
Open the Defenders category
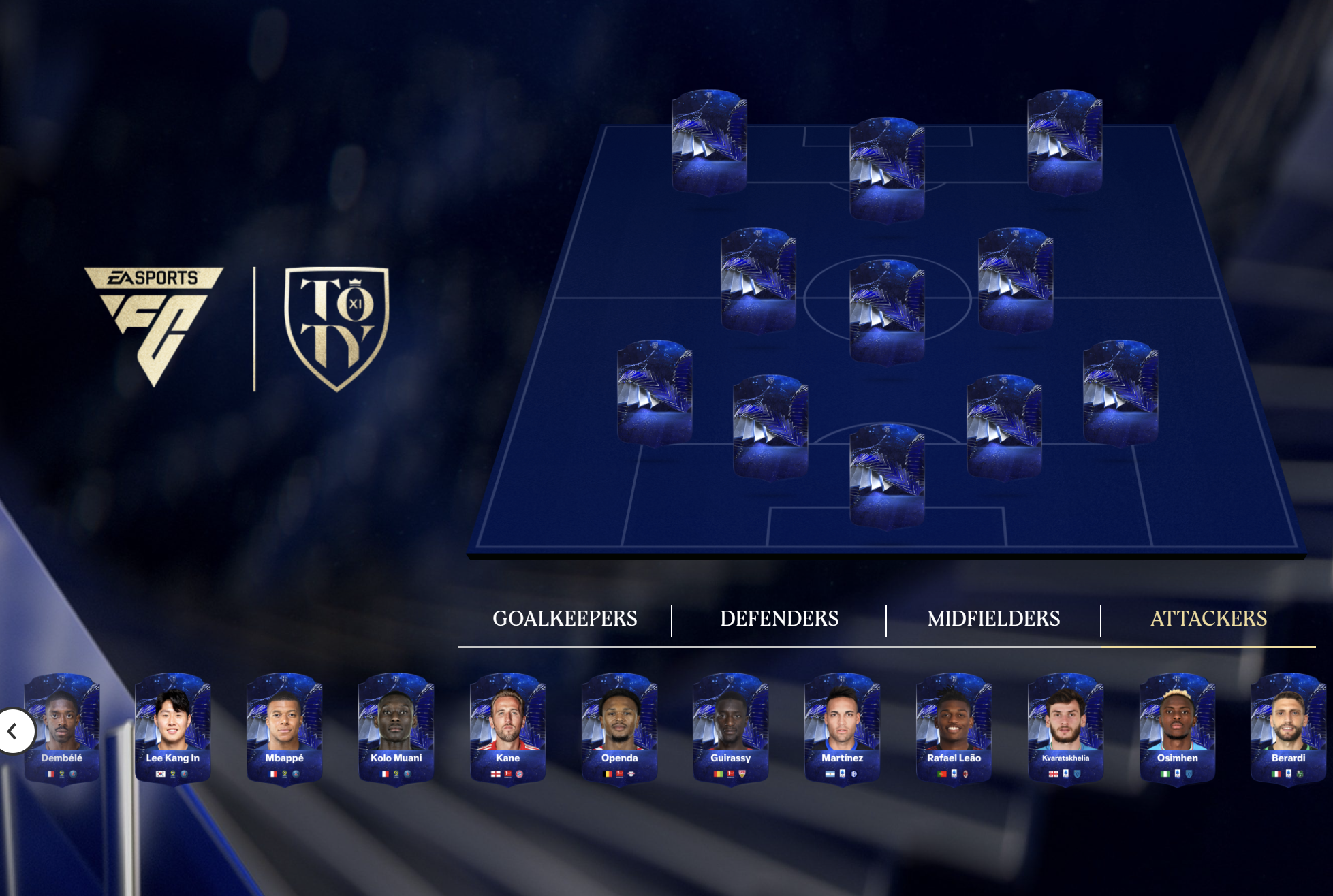pyautogui.click(x=779, y=618)
